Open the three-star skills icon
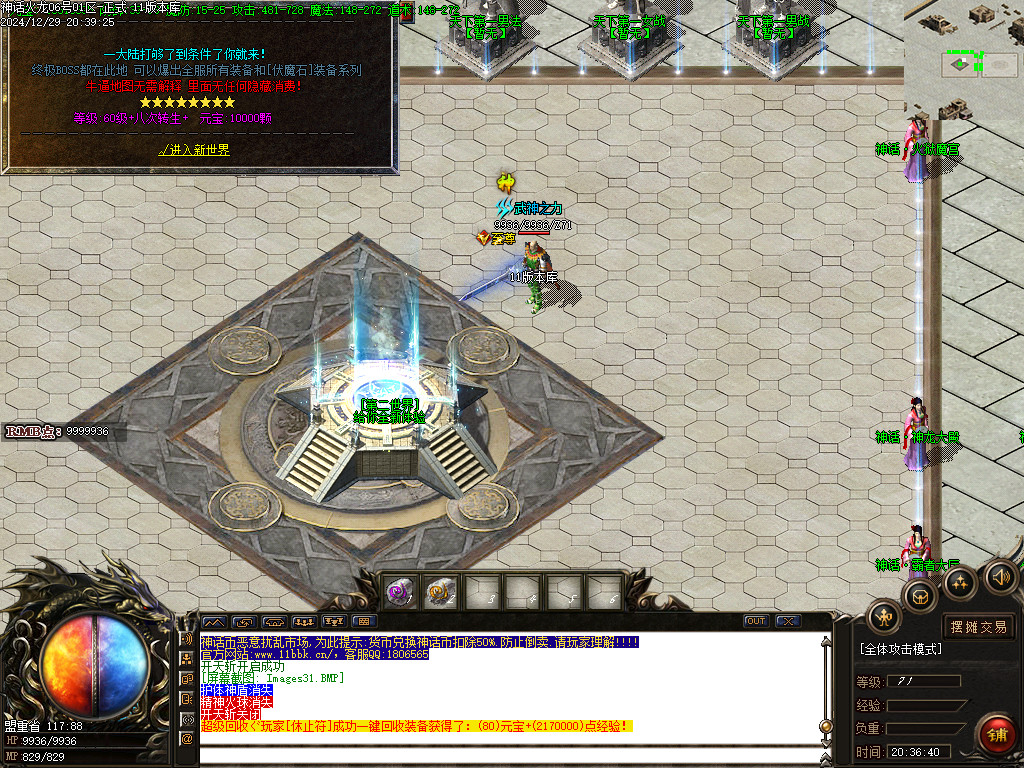Viewport: 1024px width, 768px height. (960, 583)
